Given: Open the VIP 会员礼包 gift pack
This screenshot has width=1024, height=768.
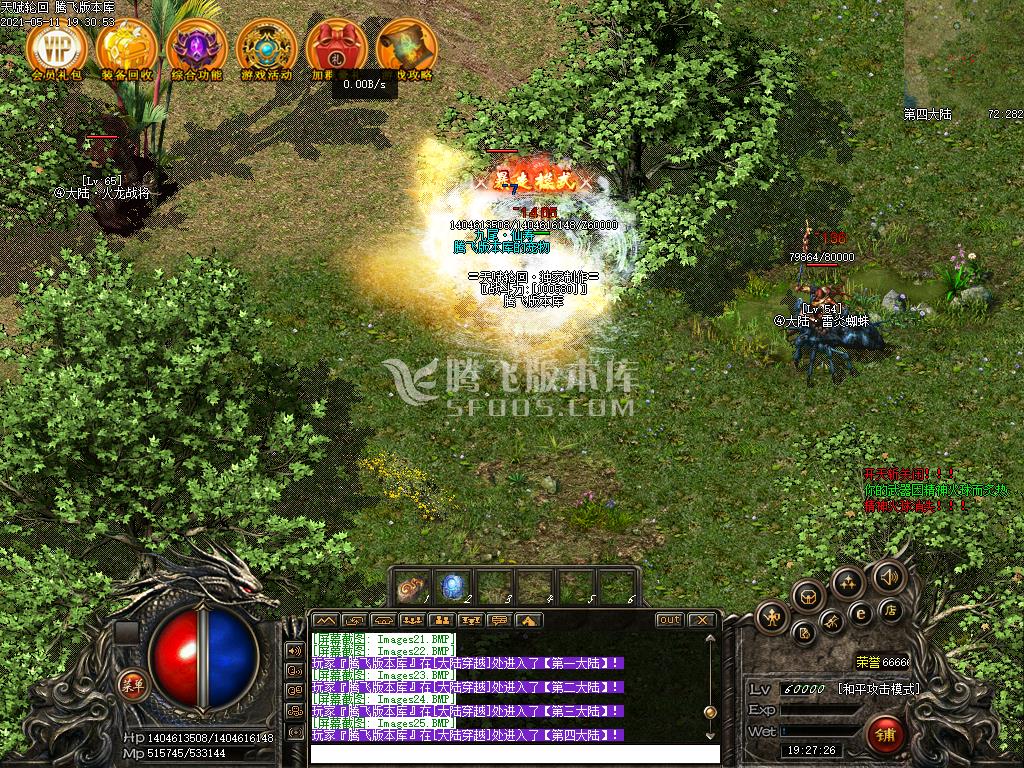Looking at the screenshot, I should [x=57, y=46].
